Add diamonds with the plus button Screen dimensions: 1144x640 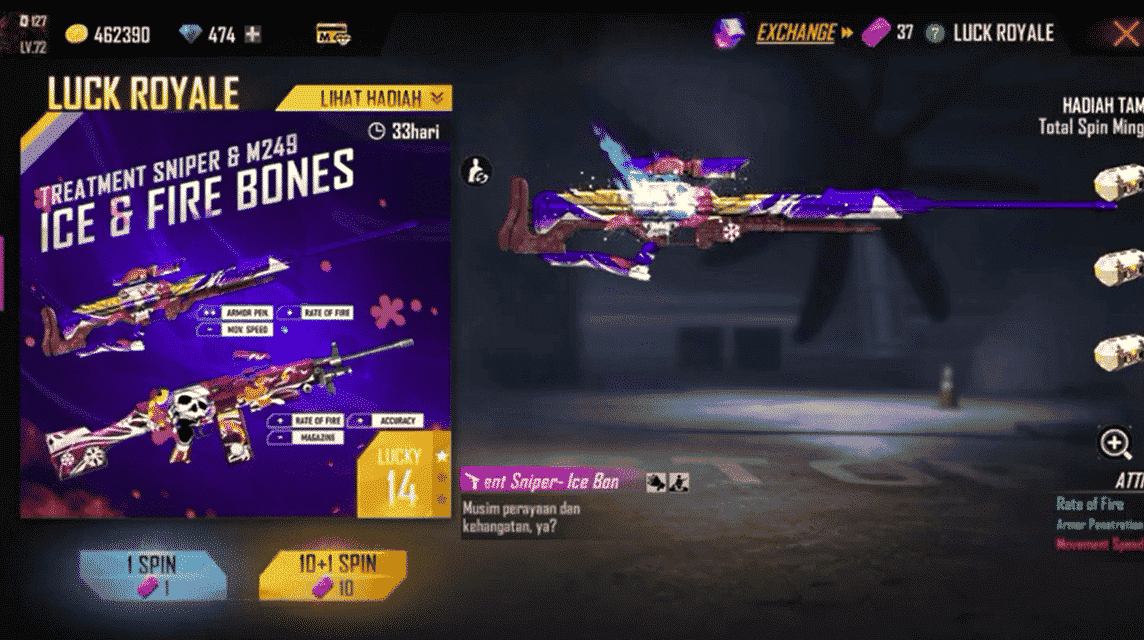253,35
